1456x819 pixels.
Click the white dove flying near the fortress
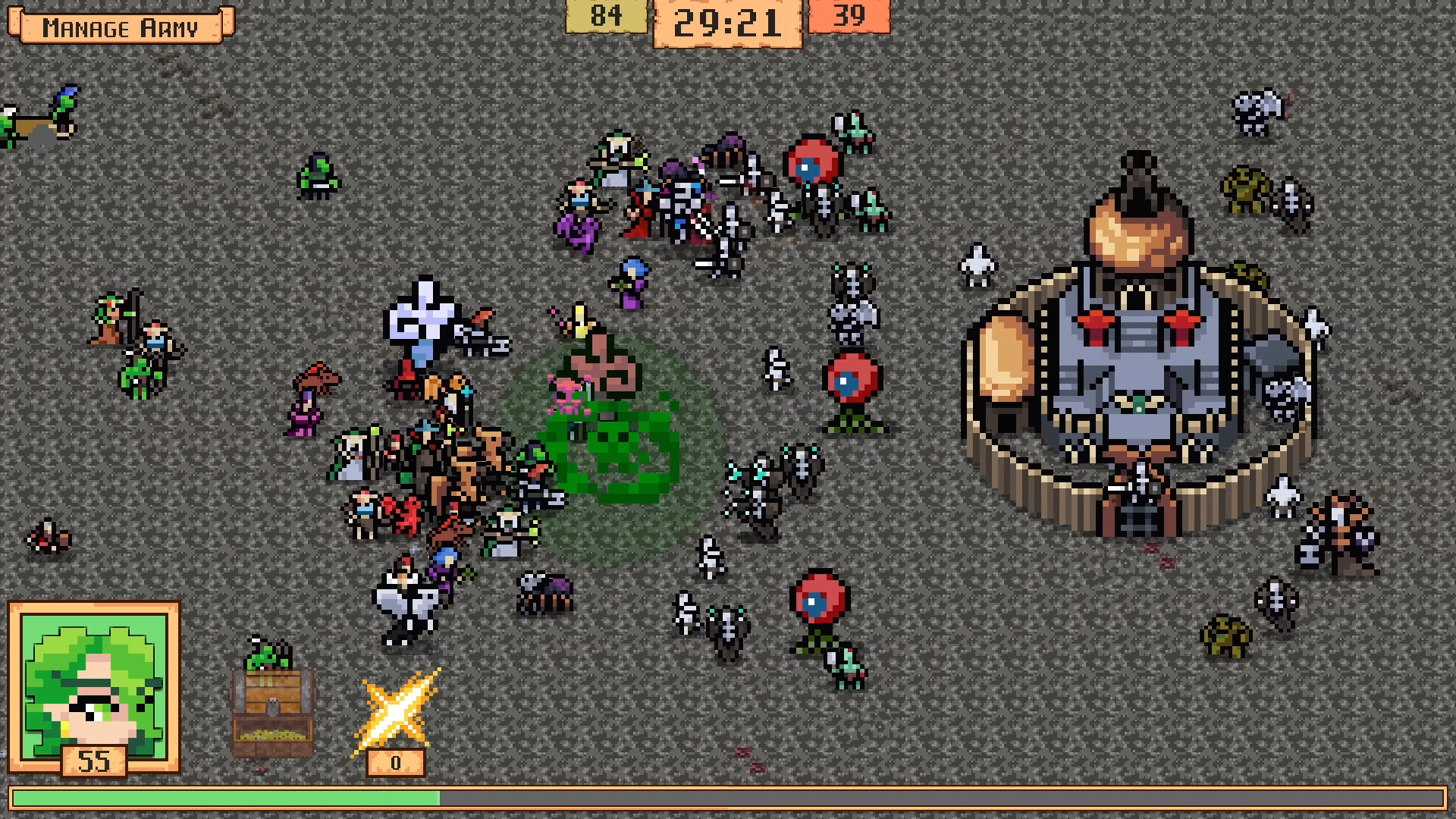pos(978,265)
